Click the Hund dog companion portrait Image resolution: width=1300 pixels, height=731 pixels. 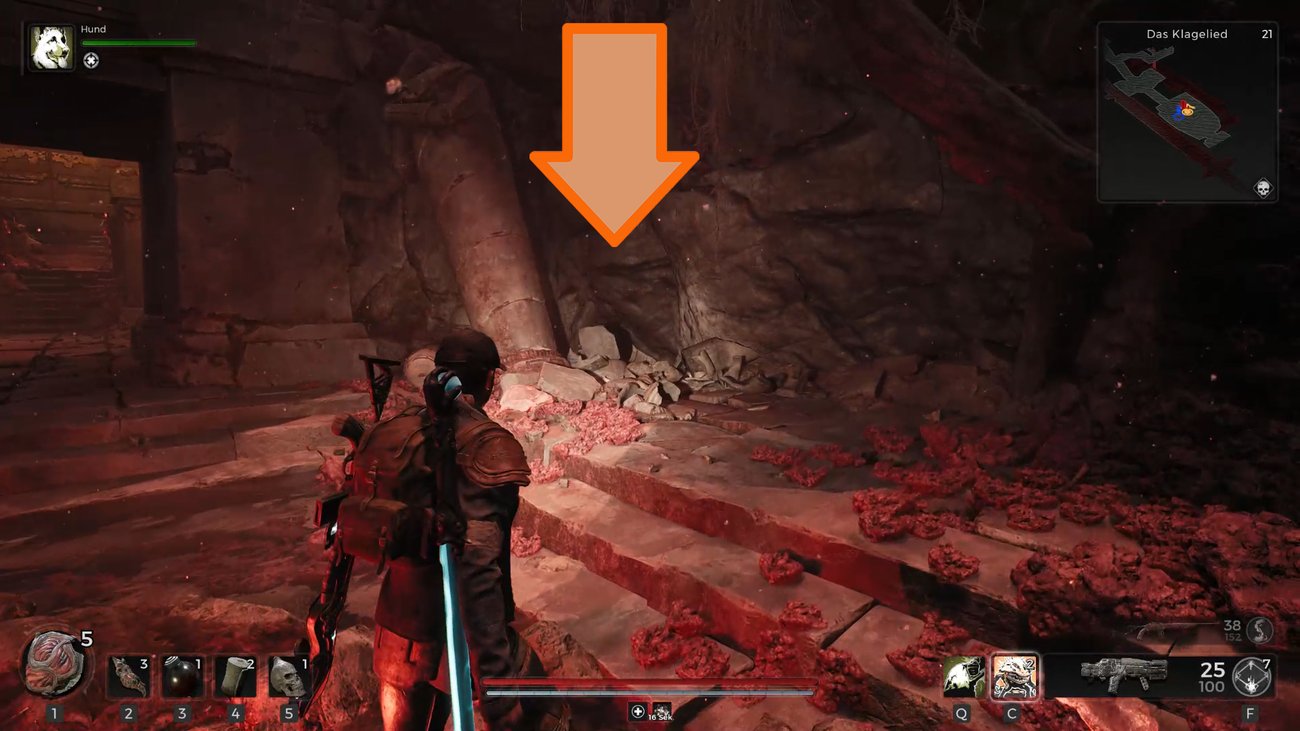[x=51, y=48]
